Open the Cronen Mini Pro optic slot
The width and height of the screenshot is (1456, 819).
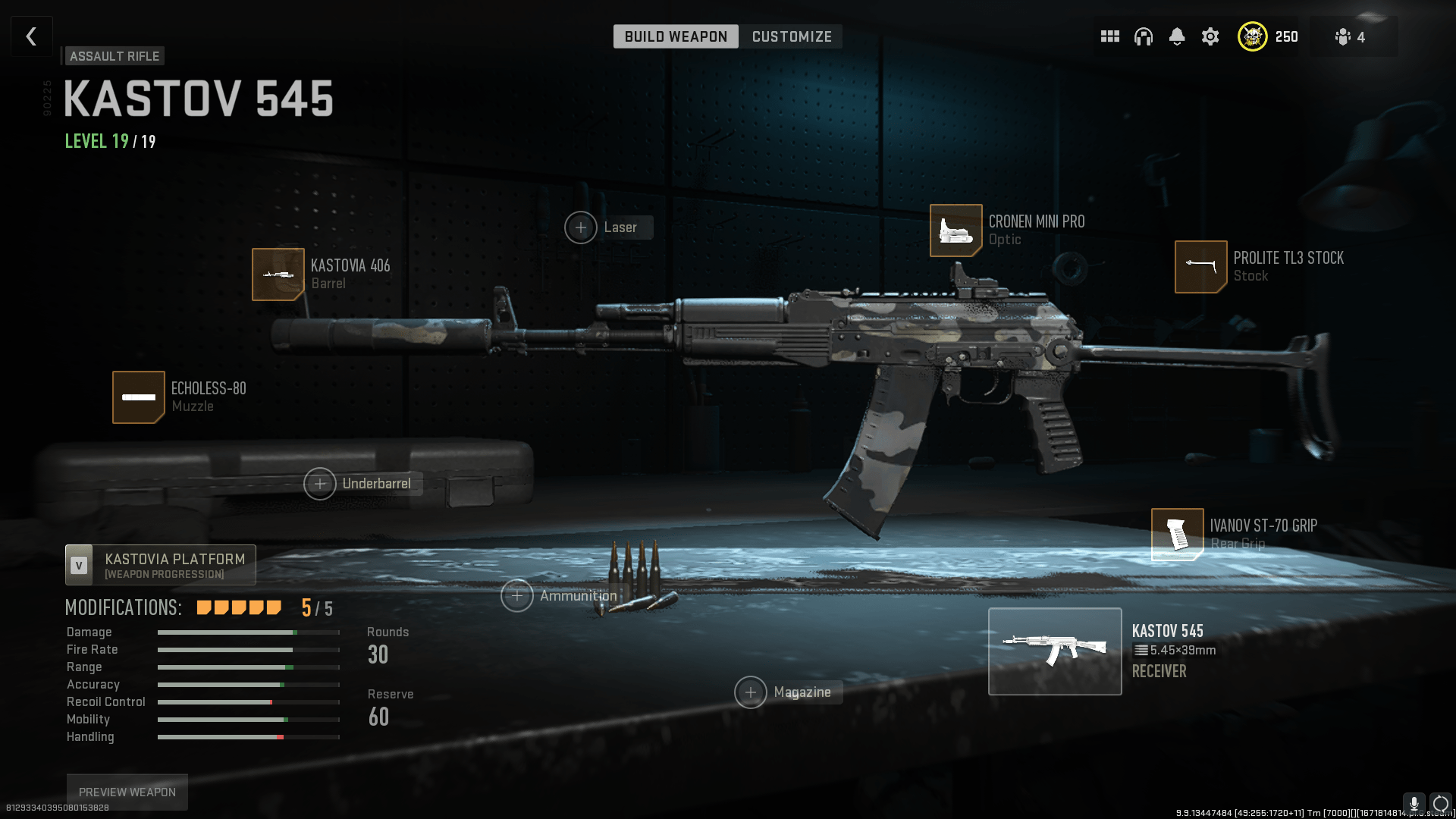point(955,231)
